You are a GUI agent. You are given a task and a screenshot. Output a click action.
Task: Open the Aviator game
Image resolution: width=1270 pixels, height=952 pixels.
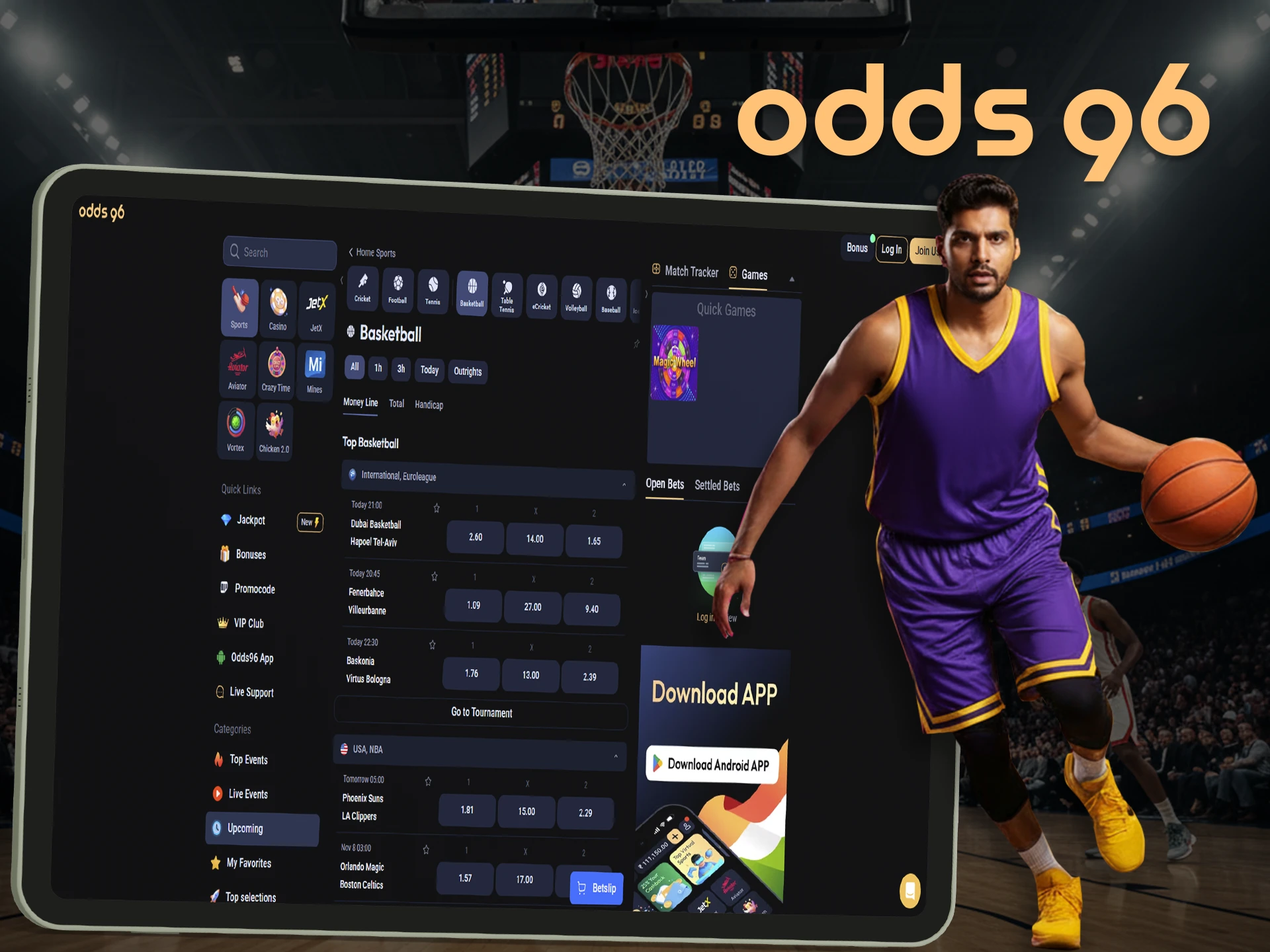pyautogui.click(x=237, y=369)
